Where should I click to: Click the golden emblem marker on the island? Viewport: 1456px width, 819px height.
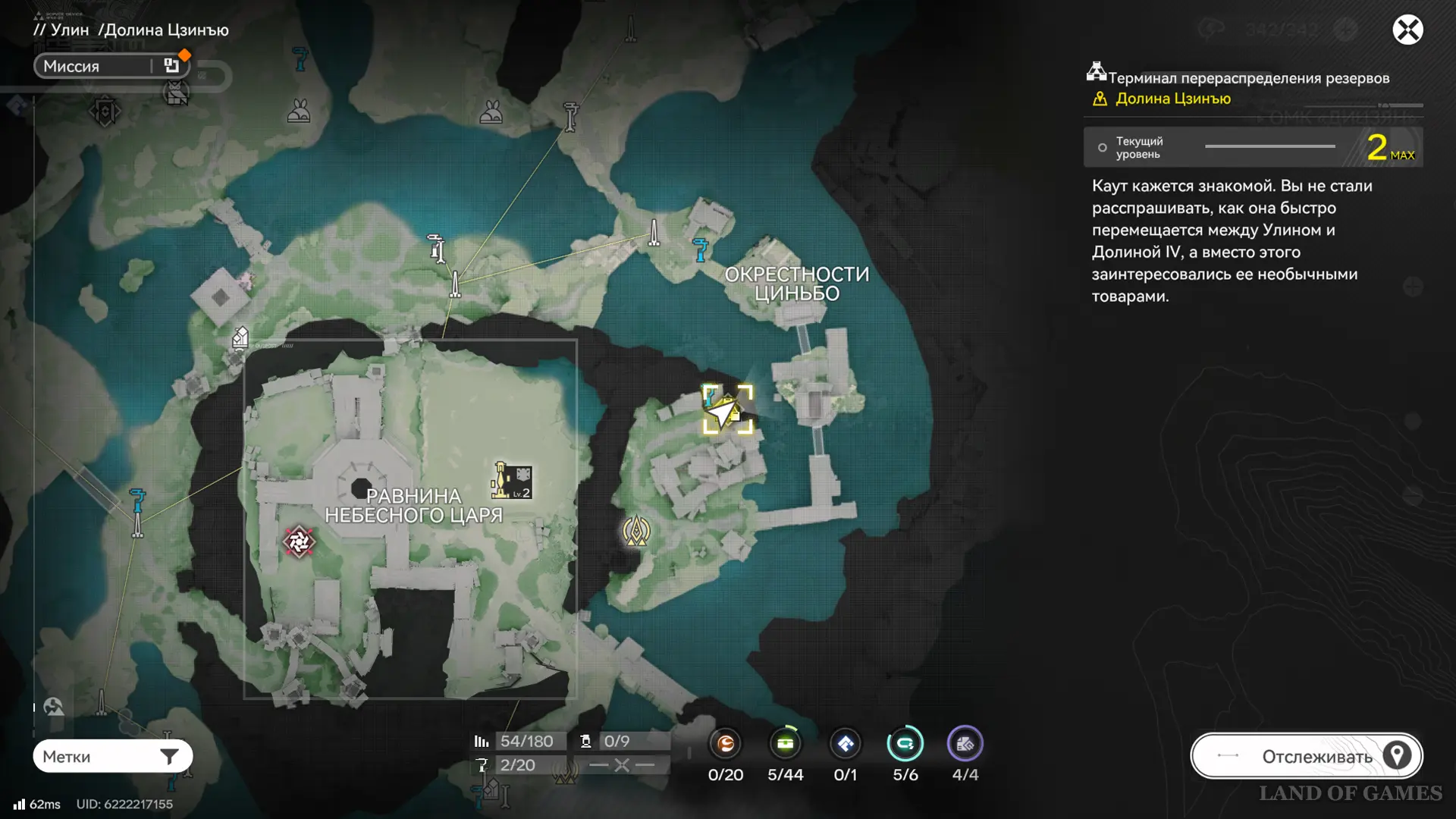(x=636, y=531)
